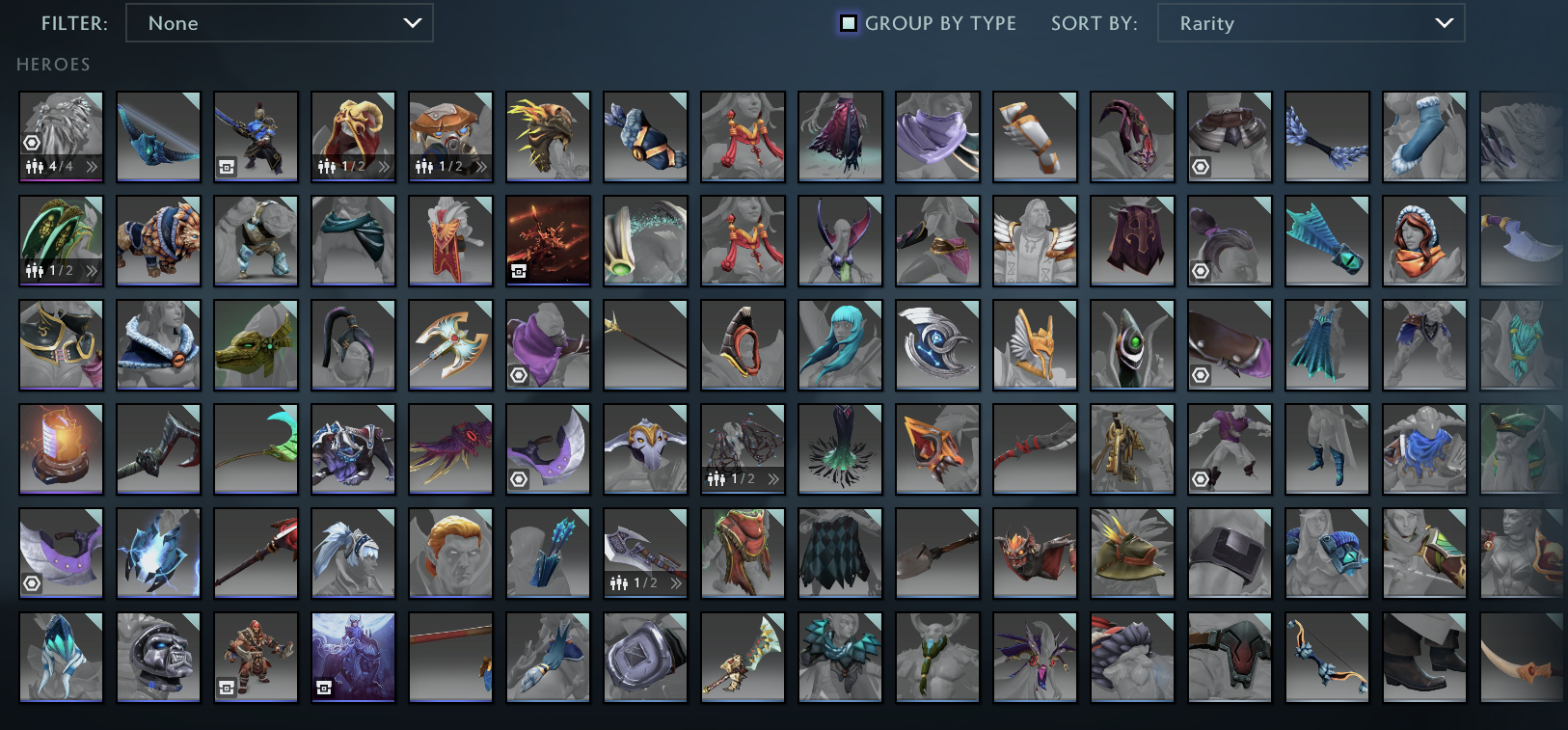The height and width of the screenshot is (730, 1568).
Task: Click the gem socket icon on the purple shoulder piece
Action: click(32, 581)
